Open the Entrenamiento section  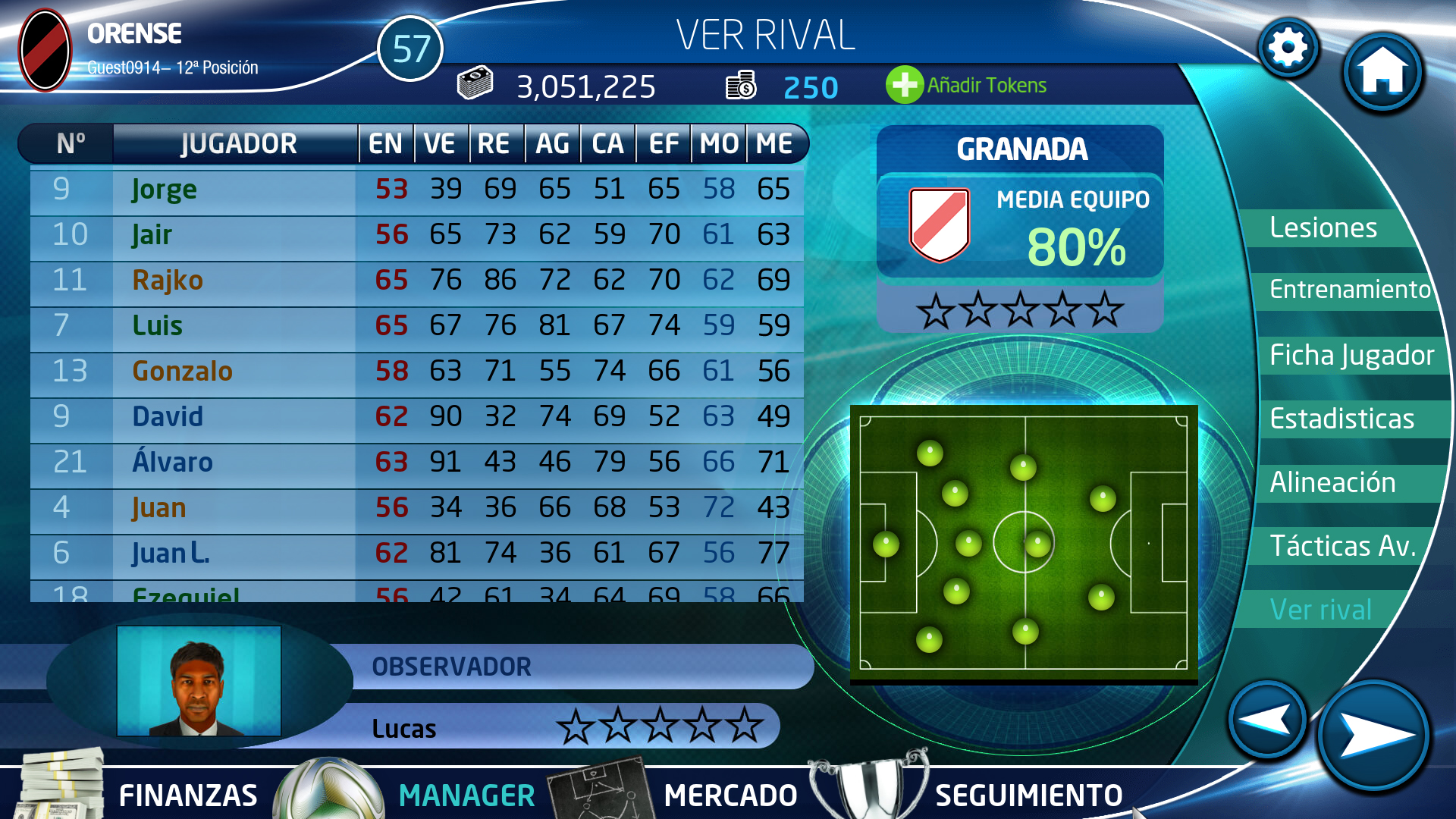pyautogui.click(x=1349, y=290)
